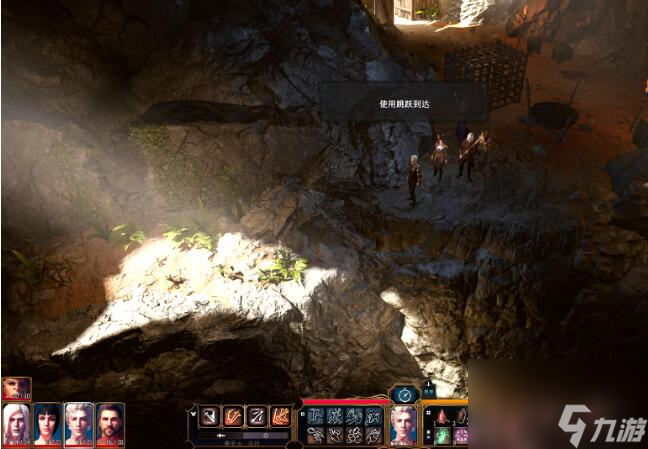This screenshot has height=449, width=648.
Task: Select the bearded man party portrait
Action: [x=110, y=423]
